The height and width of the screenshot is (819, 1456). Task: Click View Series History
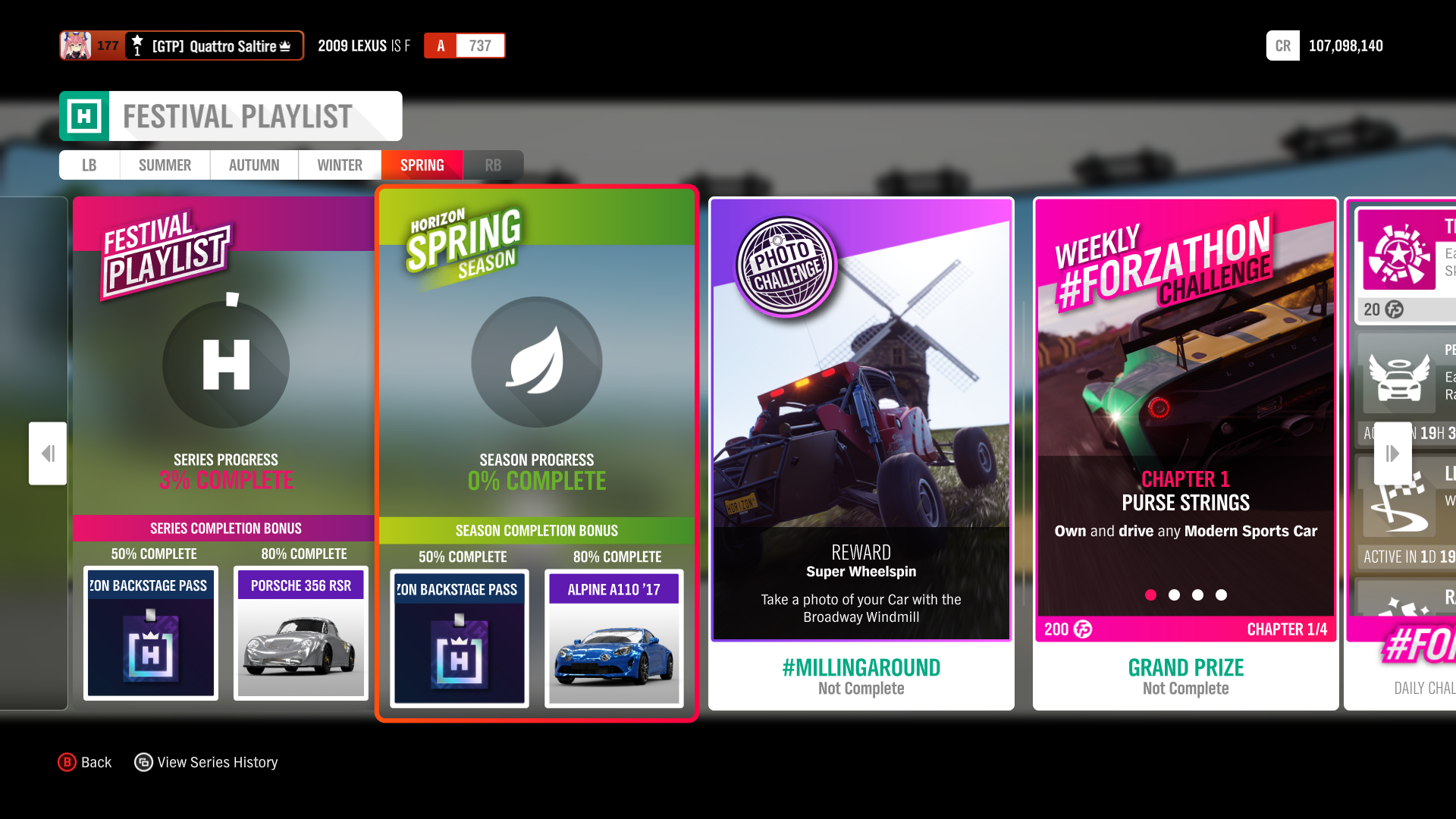click(218, 762)
